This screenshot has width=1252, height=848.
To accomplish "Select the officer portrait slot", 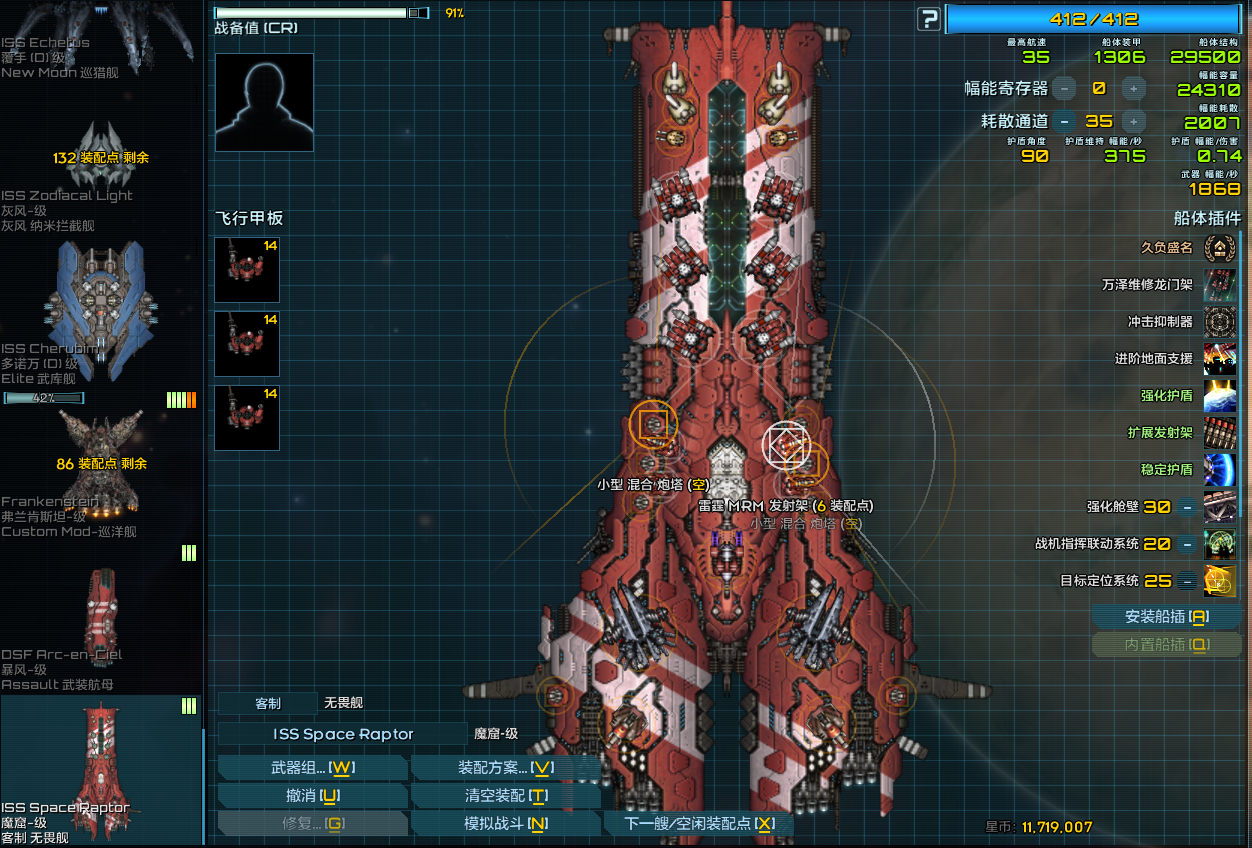I will [x=264, y=102].
